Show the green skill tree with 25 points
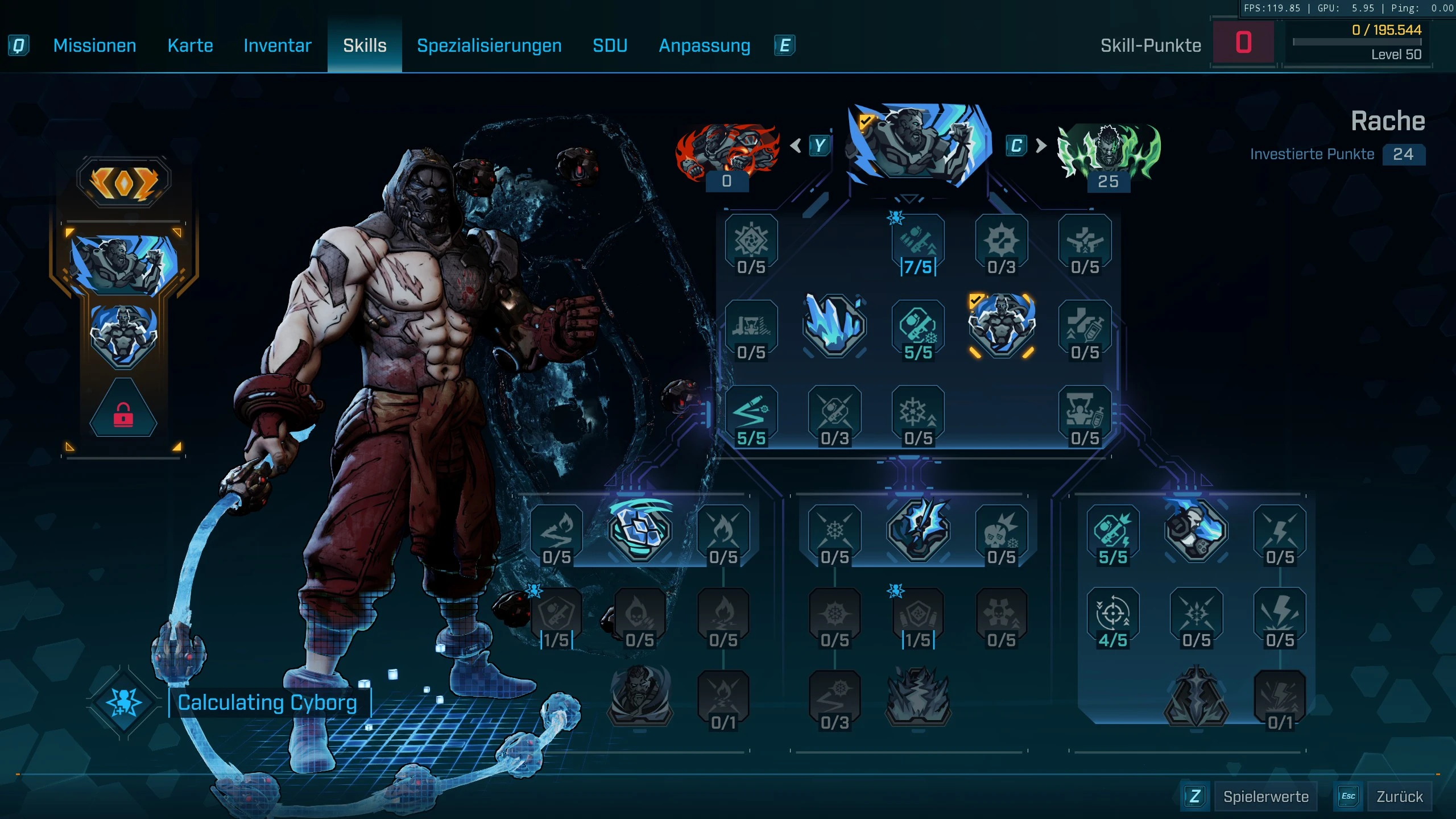The height and width of the screenshot is (819, 1456). pos(1108,151)
